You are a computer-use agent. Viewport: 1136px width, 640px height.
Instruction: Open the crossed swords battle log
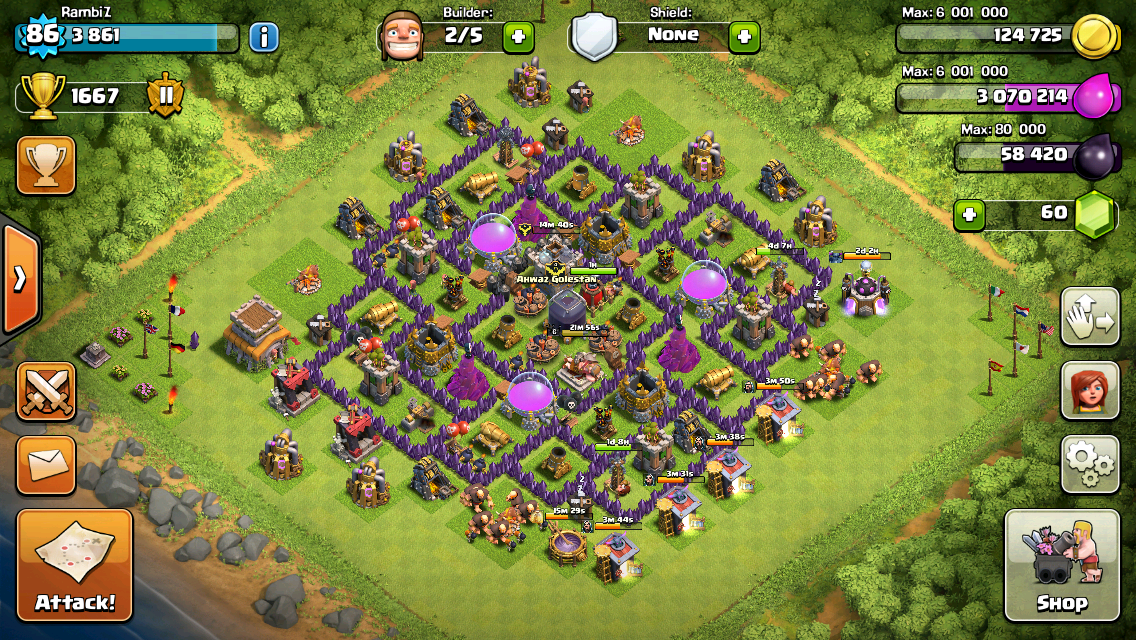pyautogui.click(x=46, y=391)
